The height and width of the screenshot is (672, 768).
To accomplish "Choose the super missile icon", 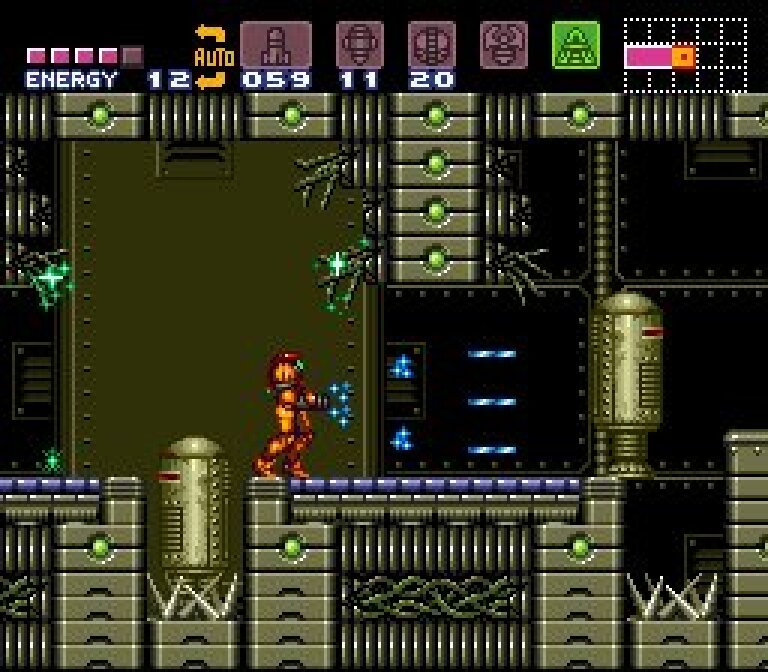I will [359, 45].
